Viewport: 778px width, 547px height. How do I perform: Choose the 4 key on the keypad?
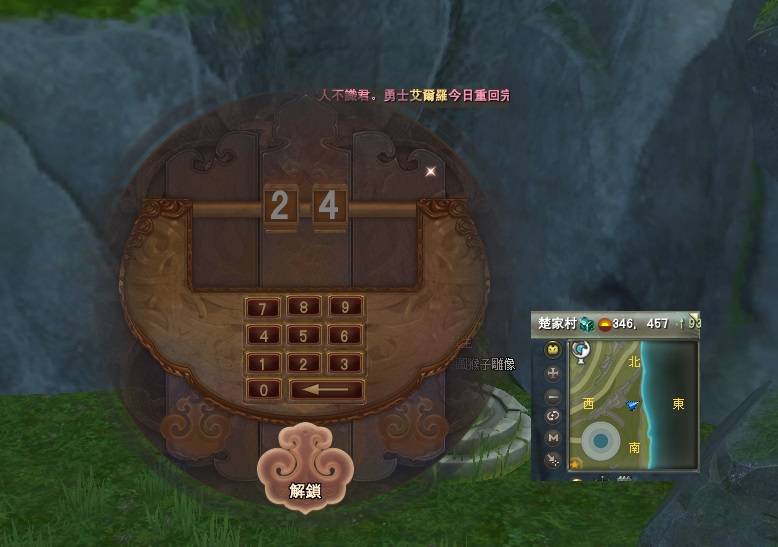tap(264, 336)
